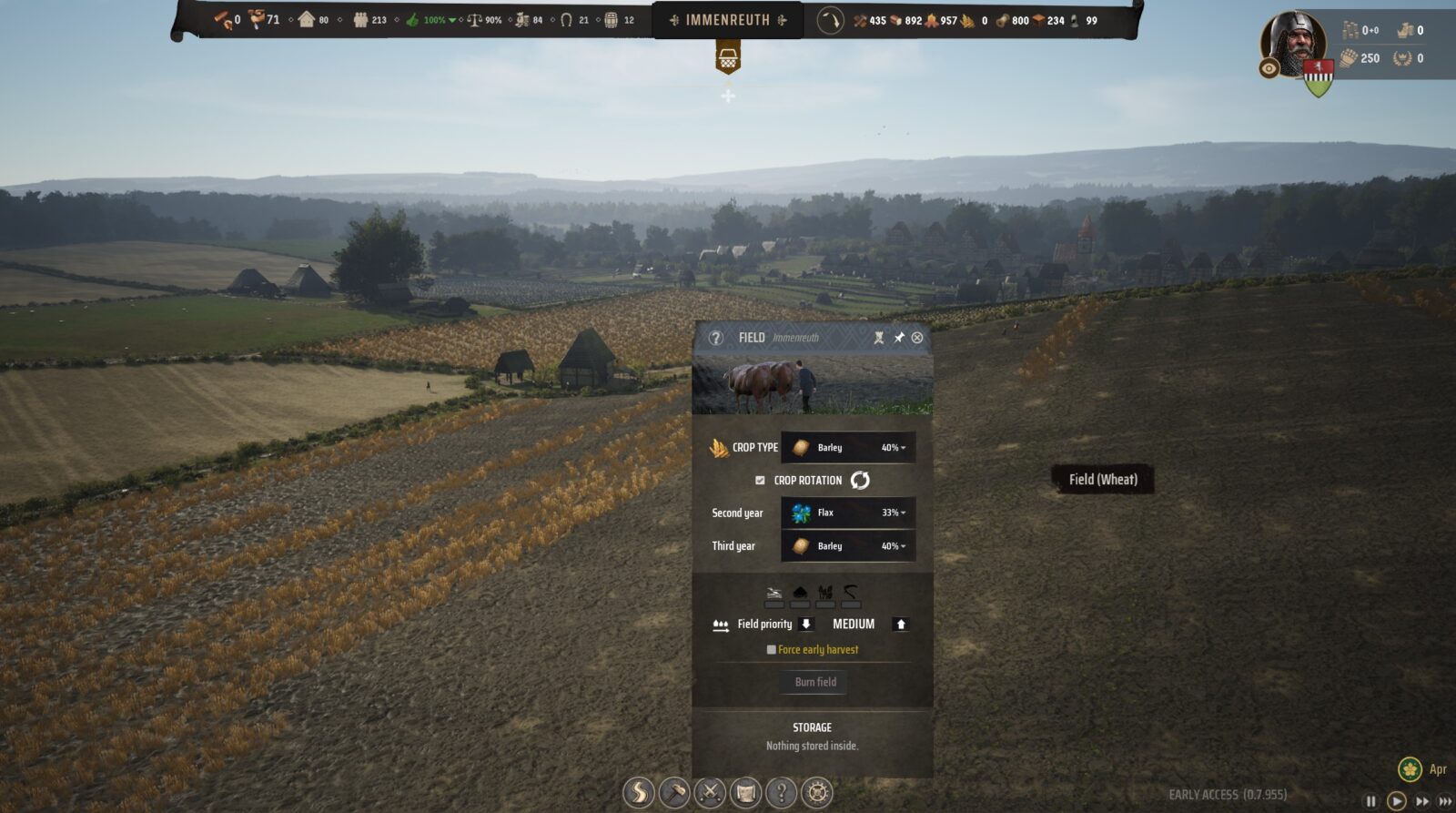Untick the Crop Rotation checkbox
This screenshot has height=813, width=1456.
[x=760, y=480]
